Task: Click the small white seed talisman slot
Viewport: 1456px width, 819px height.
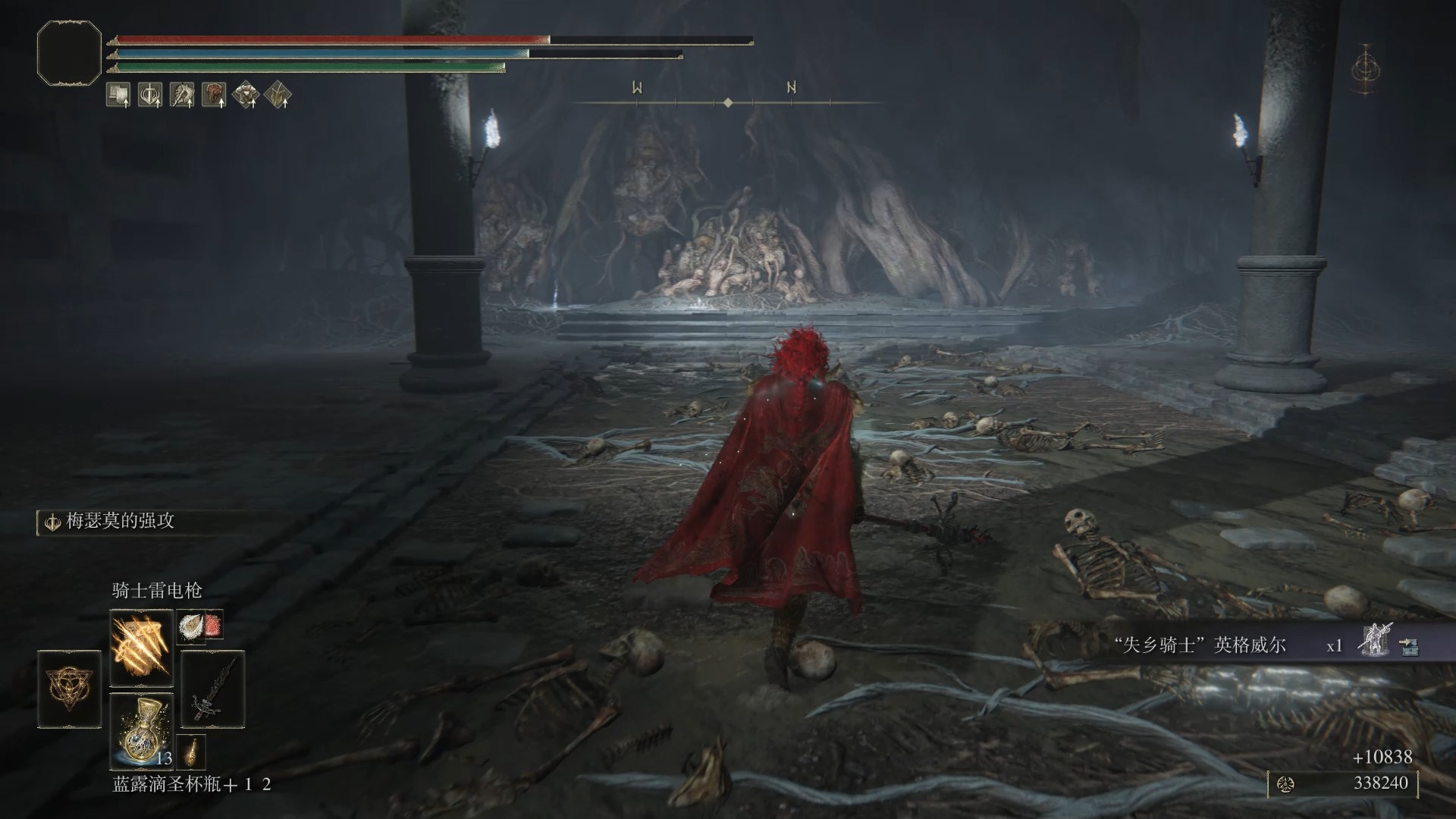Action: point(190,626)
